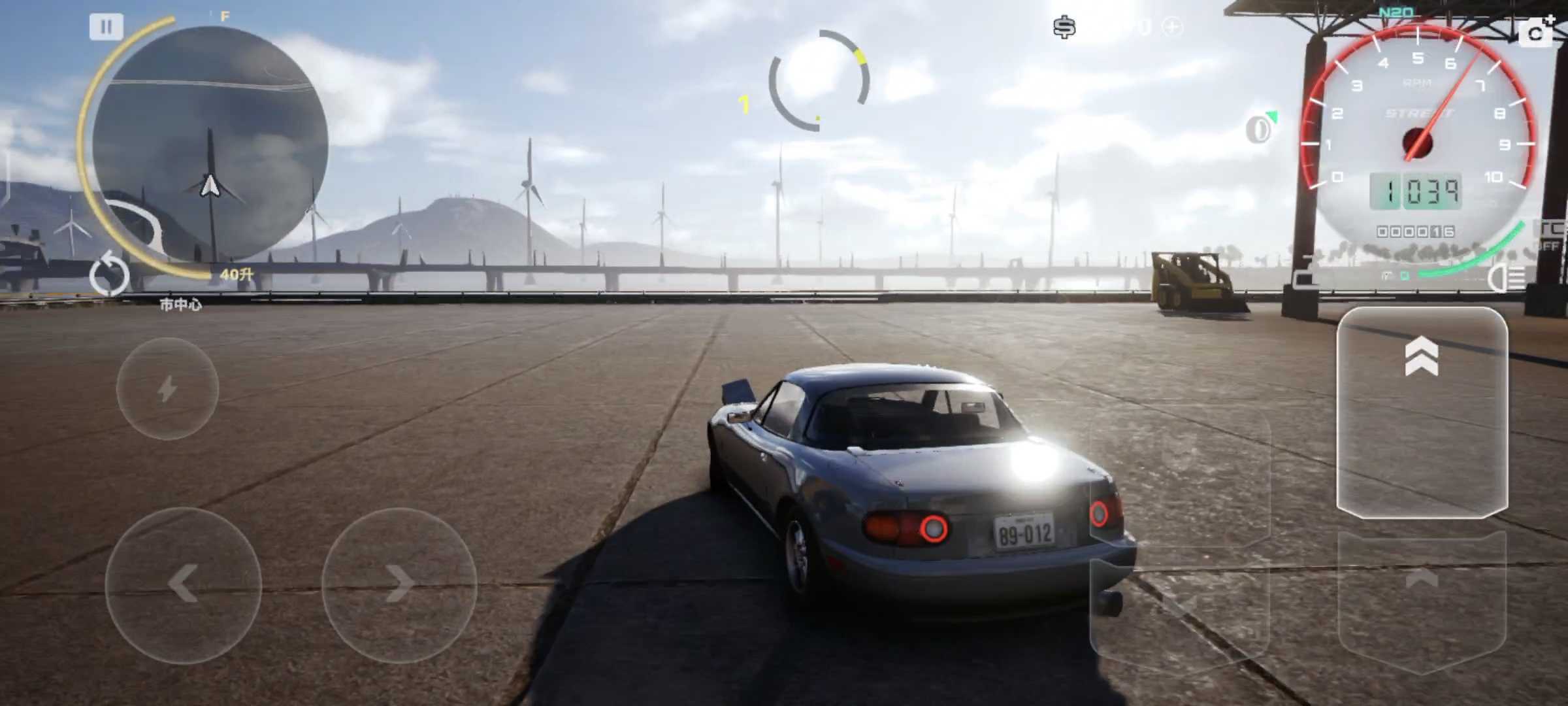
Task: Add currency with the plus button
Action: [x=1173, y=27]
